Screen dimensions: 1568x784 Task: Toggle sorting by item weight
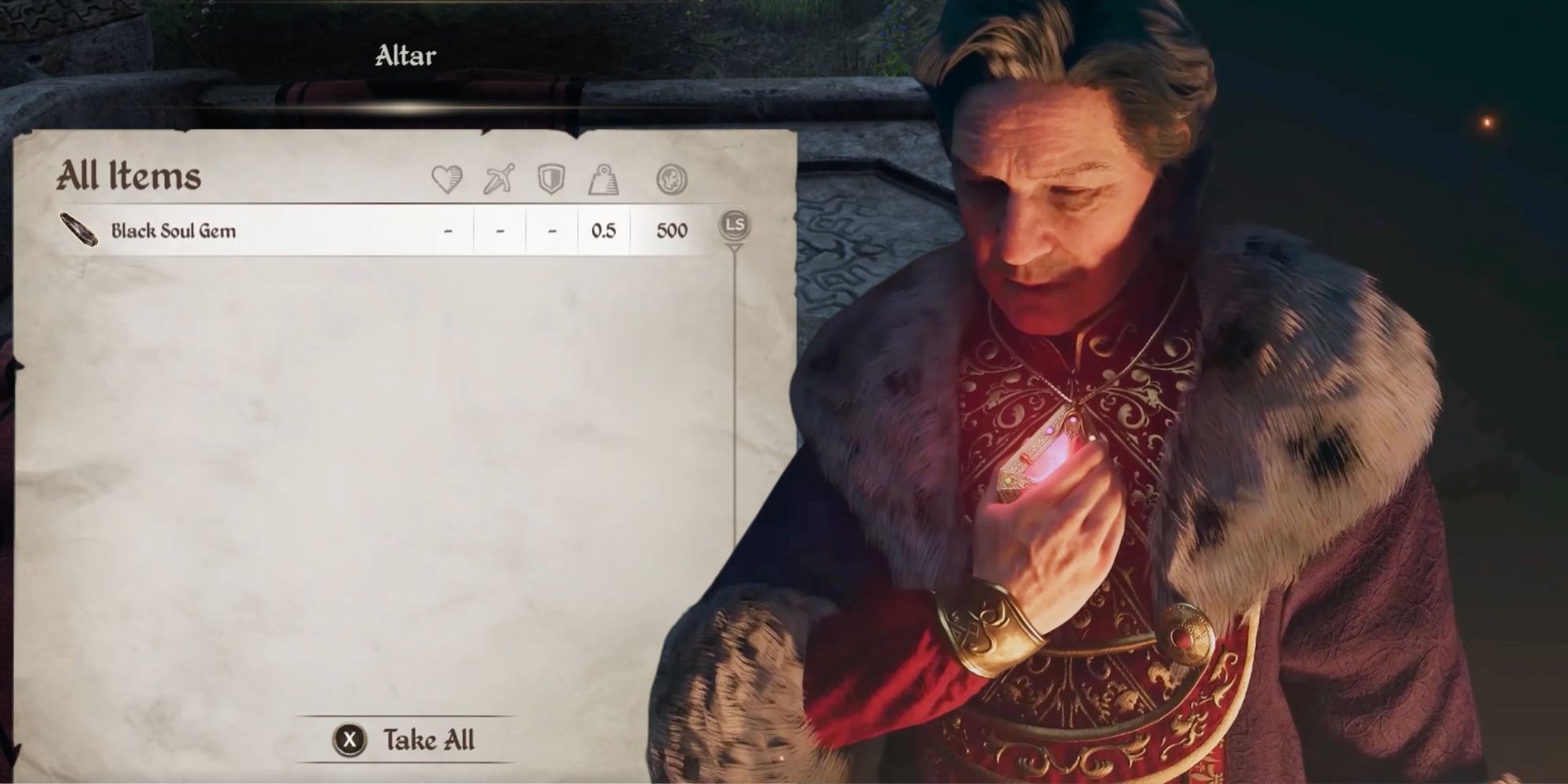[605, 179]
